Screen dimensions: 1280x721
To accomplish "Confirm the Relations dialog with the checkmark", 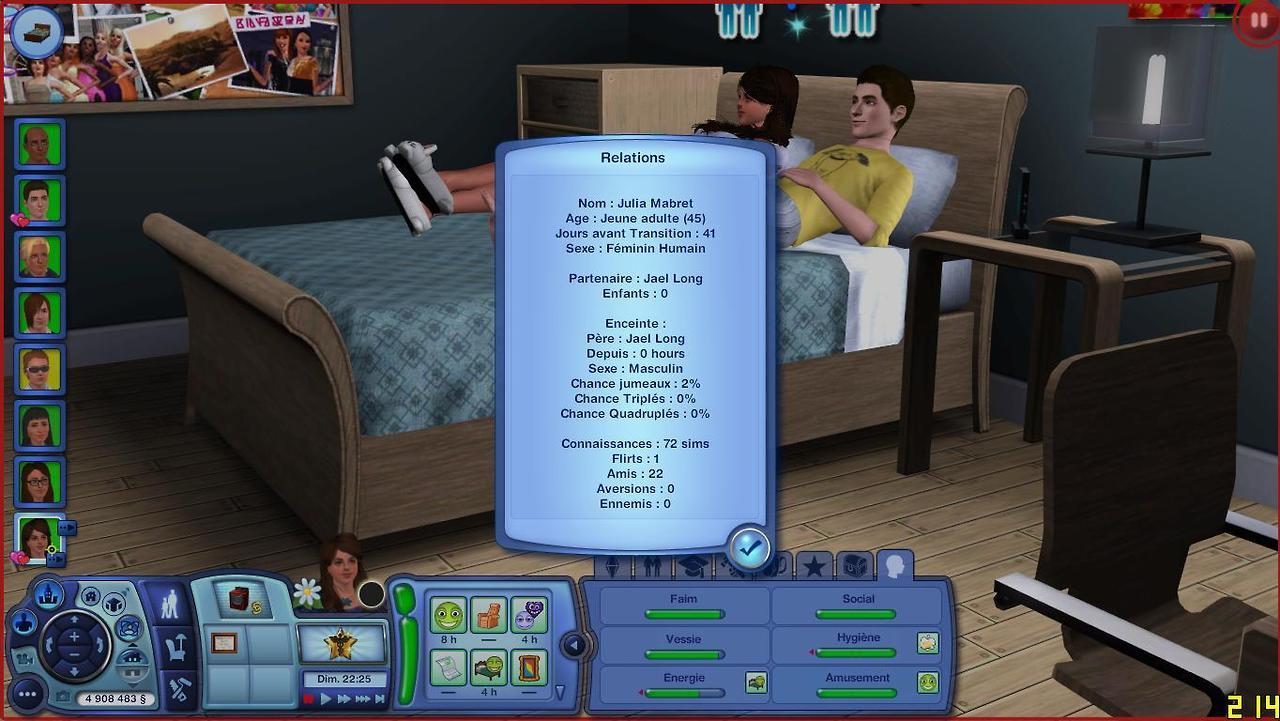I will [x=749, y=547].
